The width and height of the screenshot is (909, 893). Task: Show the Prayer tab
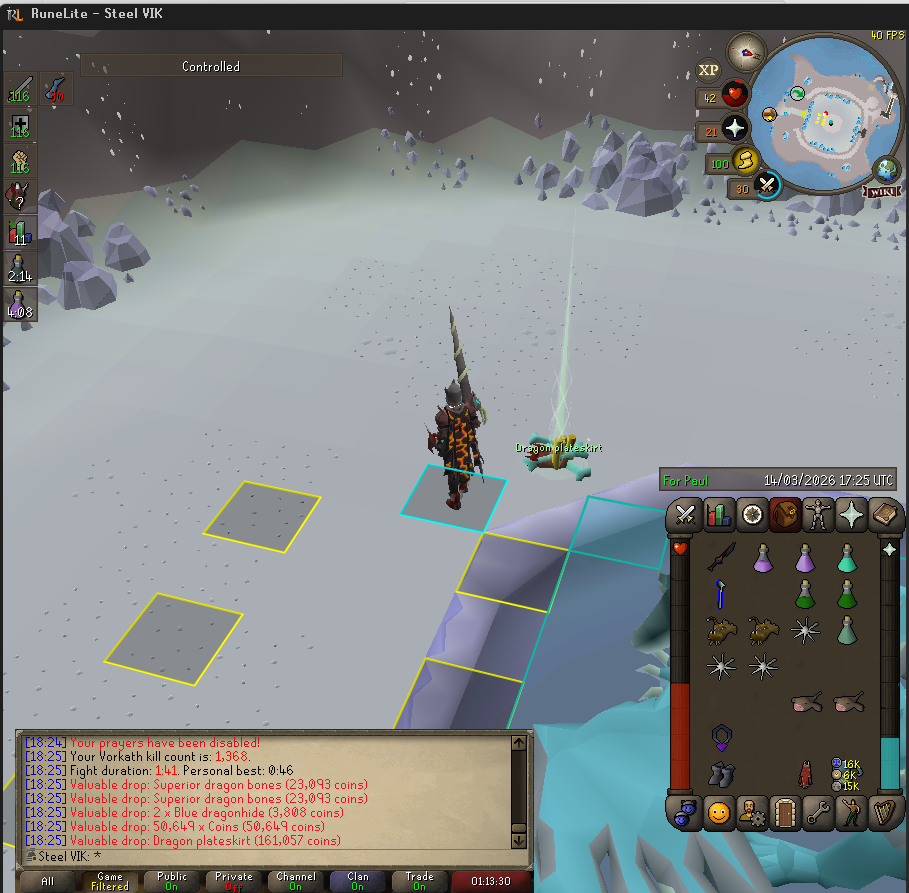pos(851,515)
